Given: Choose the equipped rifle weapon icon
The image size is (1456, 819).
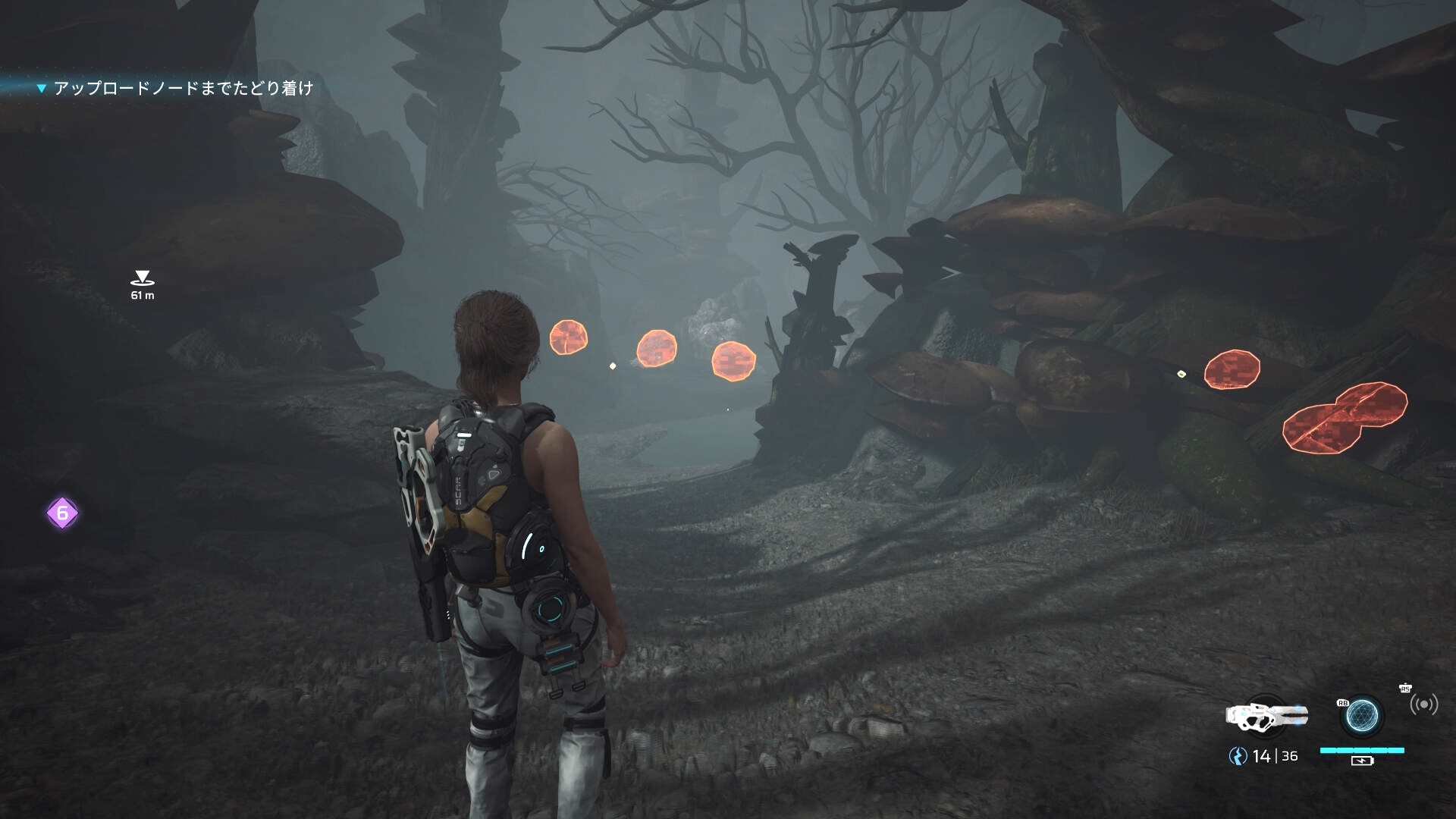Looking at the screenshot, I should [1266, 716].
